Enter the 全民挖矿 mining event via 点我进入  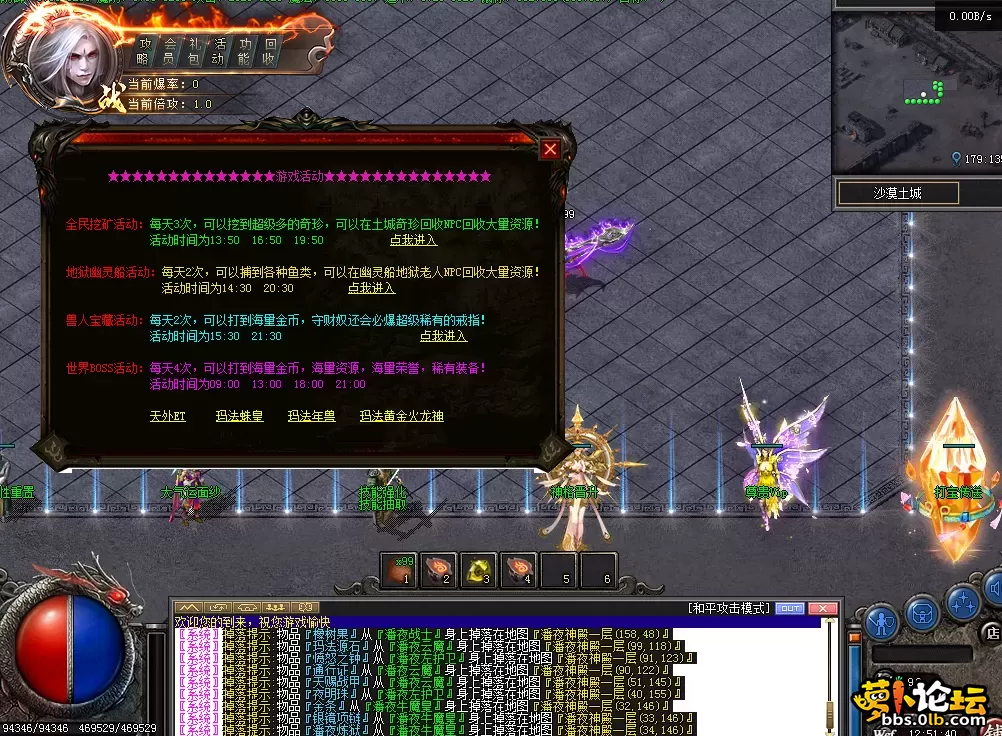coord(413,240)
